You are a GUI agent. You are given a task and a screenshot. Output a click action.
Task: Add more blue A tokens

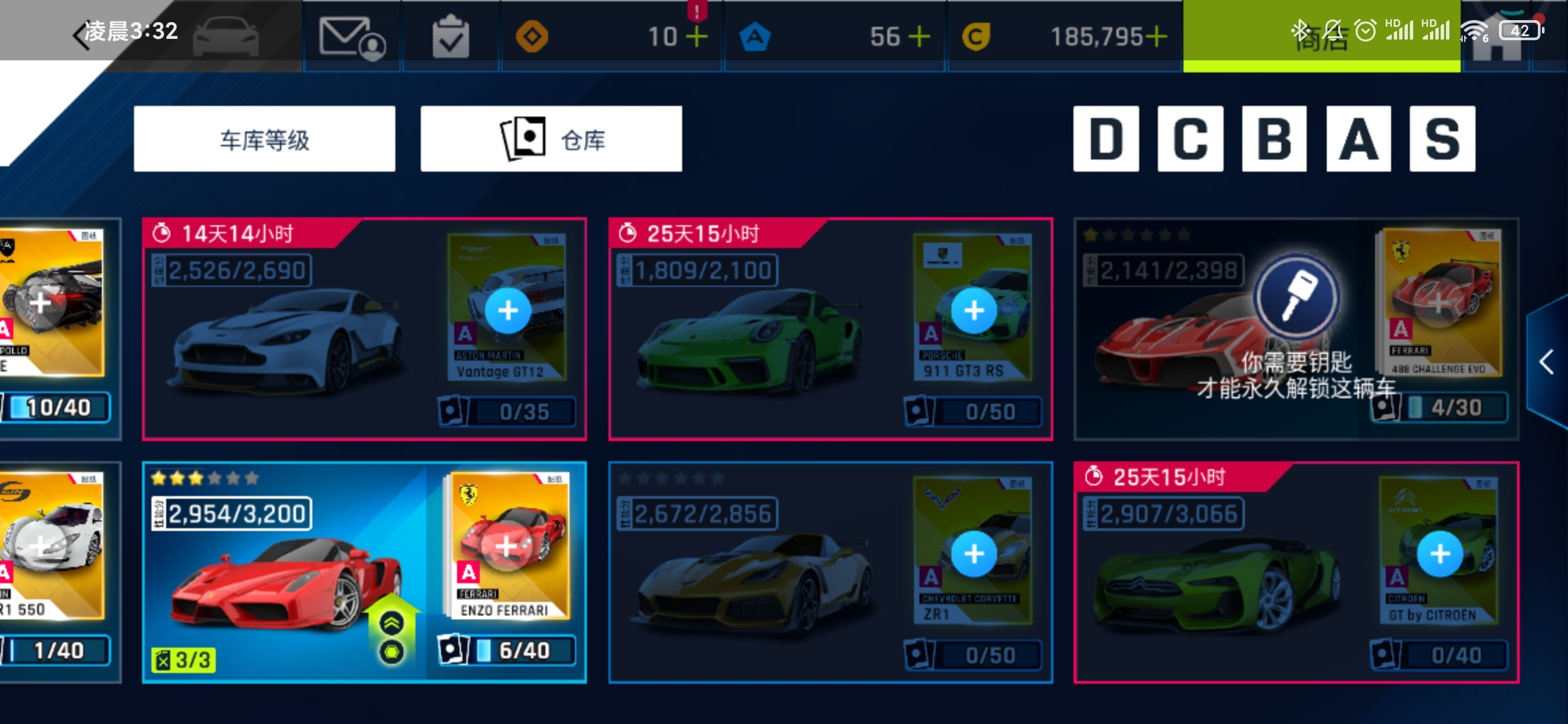coord(919,37)
